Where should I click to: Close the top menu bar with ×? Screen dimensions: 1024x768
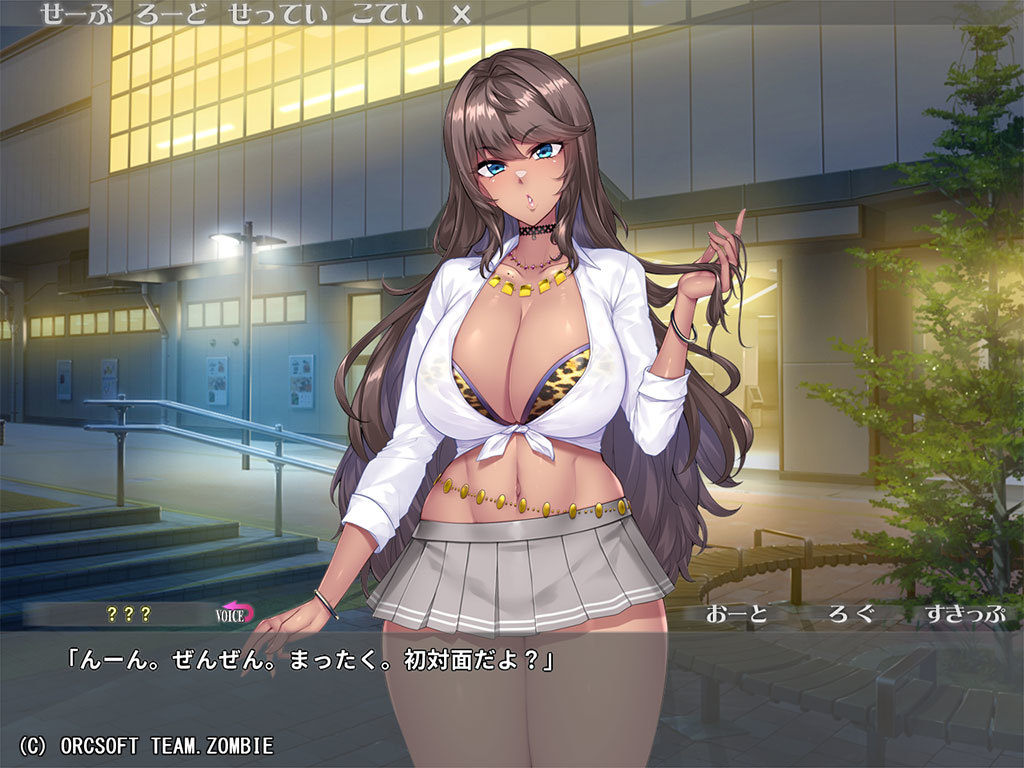click(461, 14)
